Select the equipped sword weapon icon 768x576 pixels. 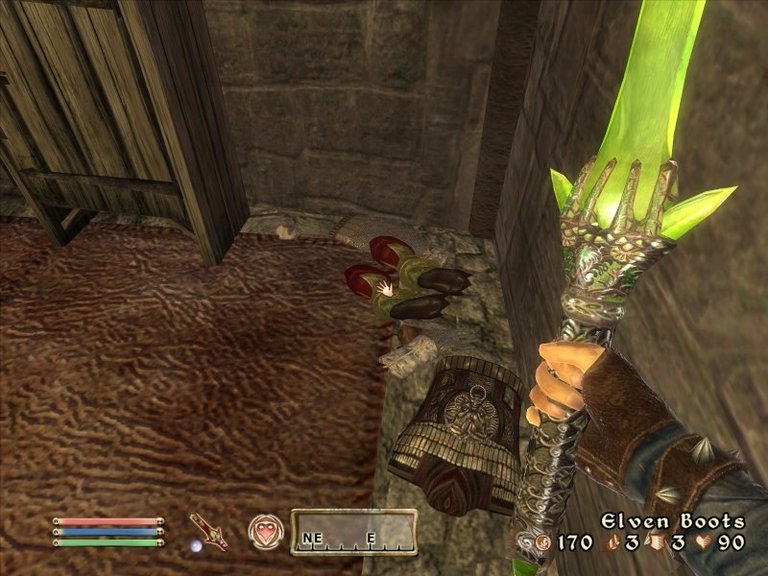pos(208,531)
